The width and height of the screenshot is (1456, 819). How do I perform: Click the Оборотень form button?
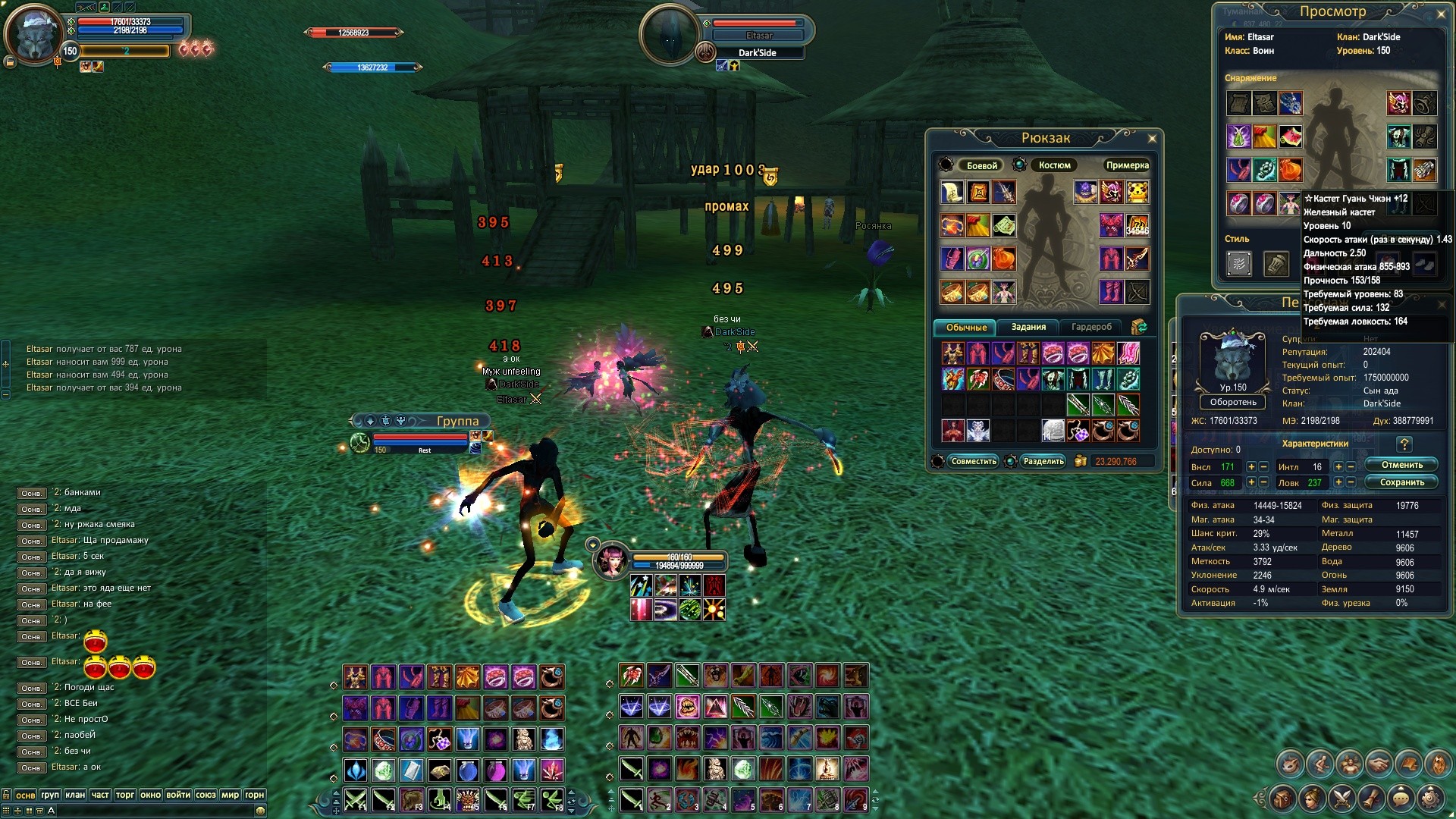[1233, 402]
